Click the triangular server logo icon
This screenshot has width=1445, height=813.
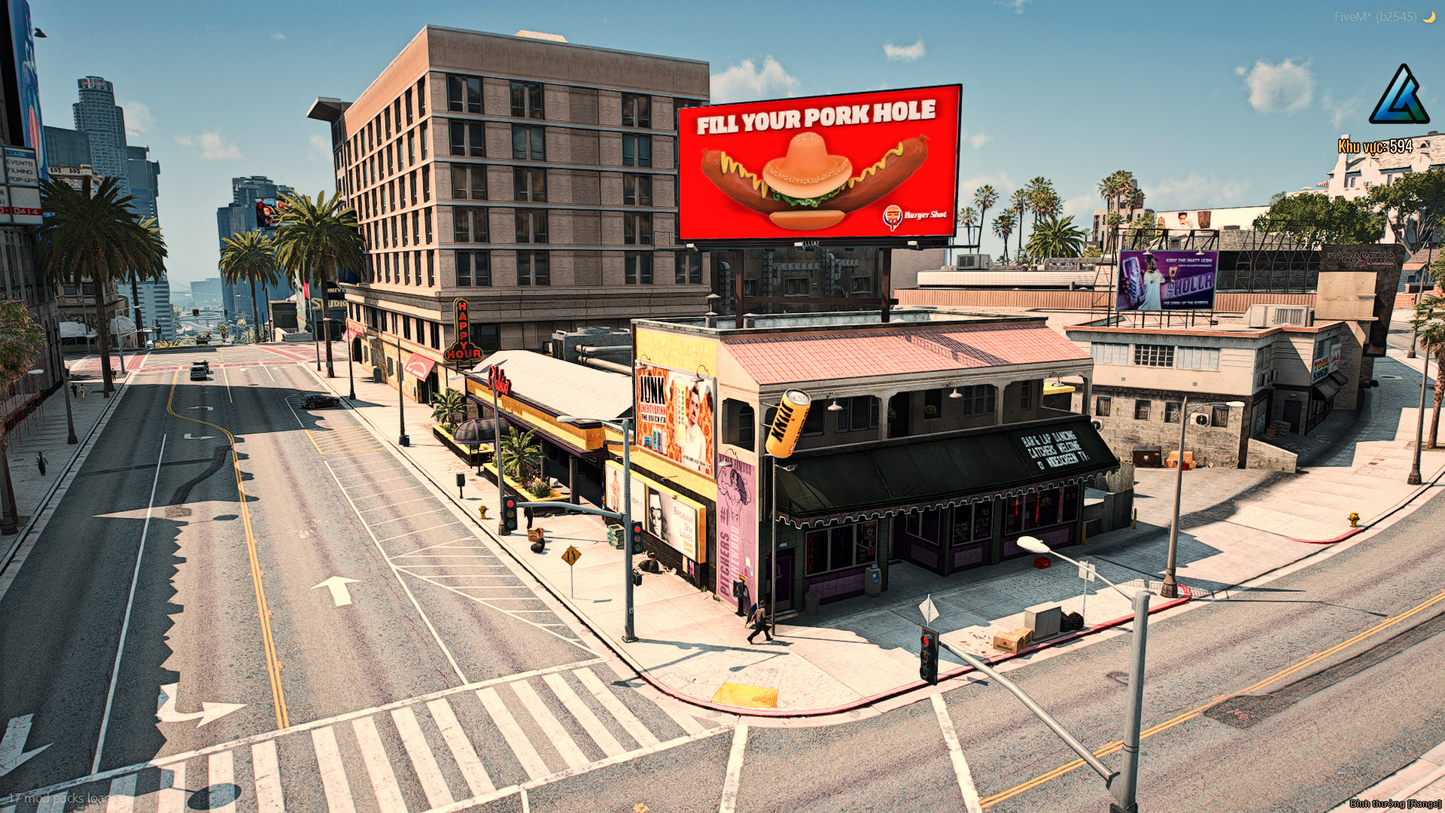[x=1399, y=97]
